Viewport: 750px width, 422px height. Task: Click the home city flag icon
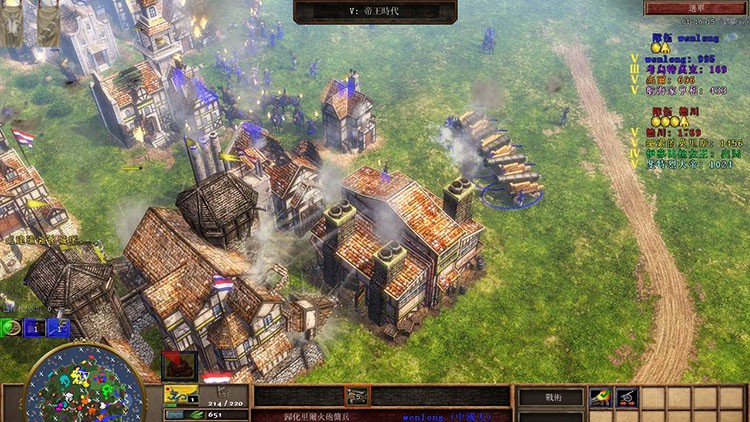219,378
